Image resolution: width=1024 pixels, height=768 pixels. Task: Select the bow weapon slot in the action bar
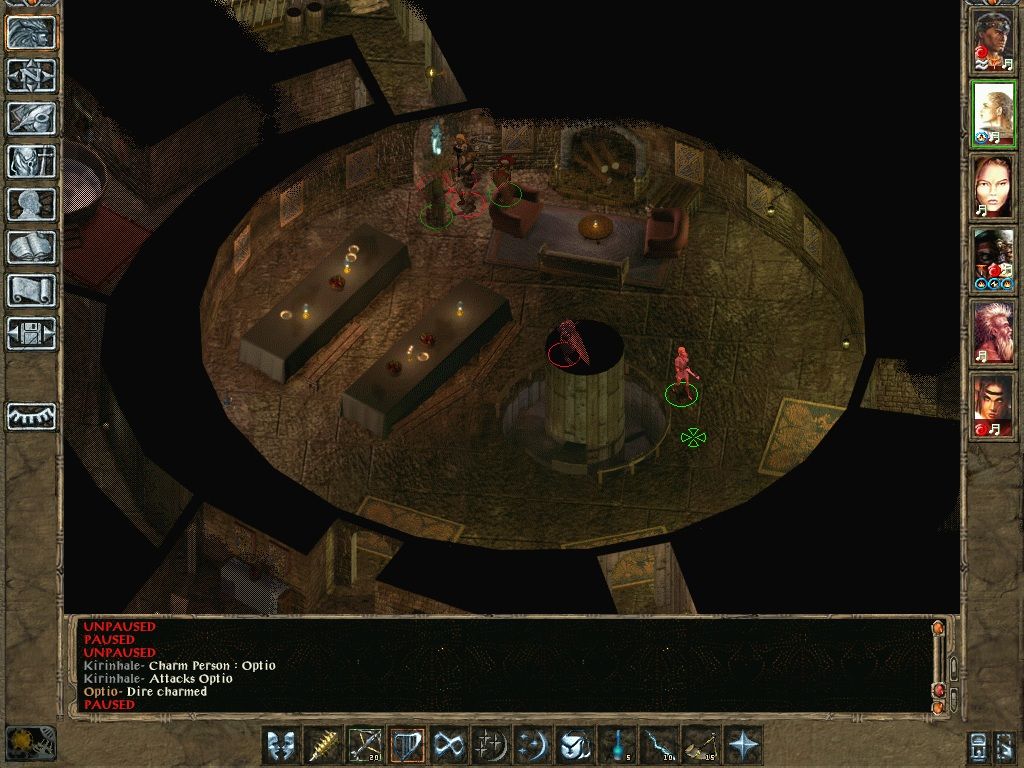(x=364, y=745)
